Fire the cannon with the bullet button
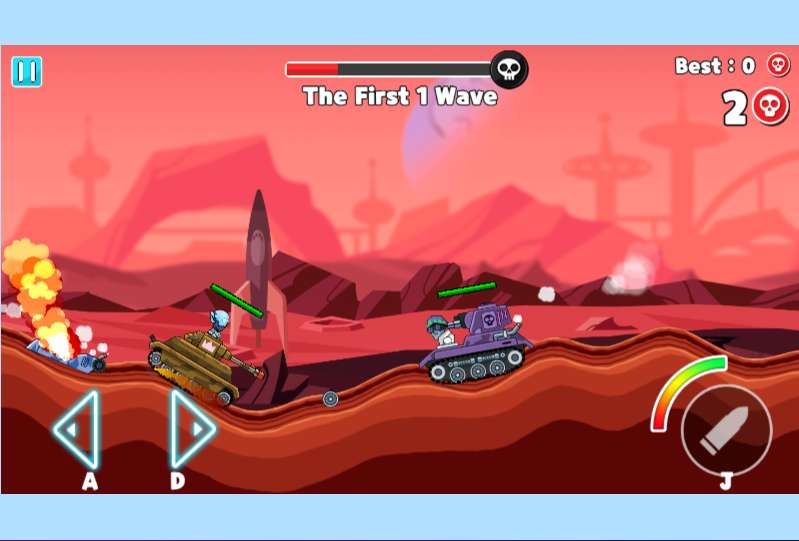The image size is (799, 541). (726, 430)
